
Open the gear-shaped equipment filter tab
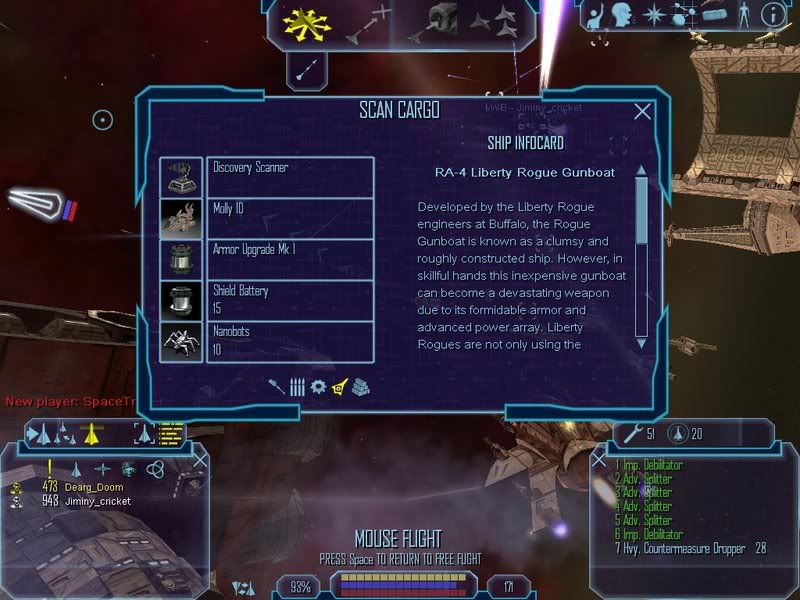pos(318,386)
